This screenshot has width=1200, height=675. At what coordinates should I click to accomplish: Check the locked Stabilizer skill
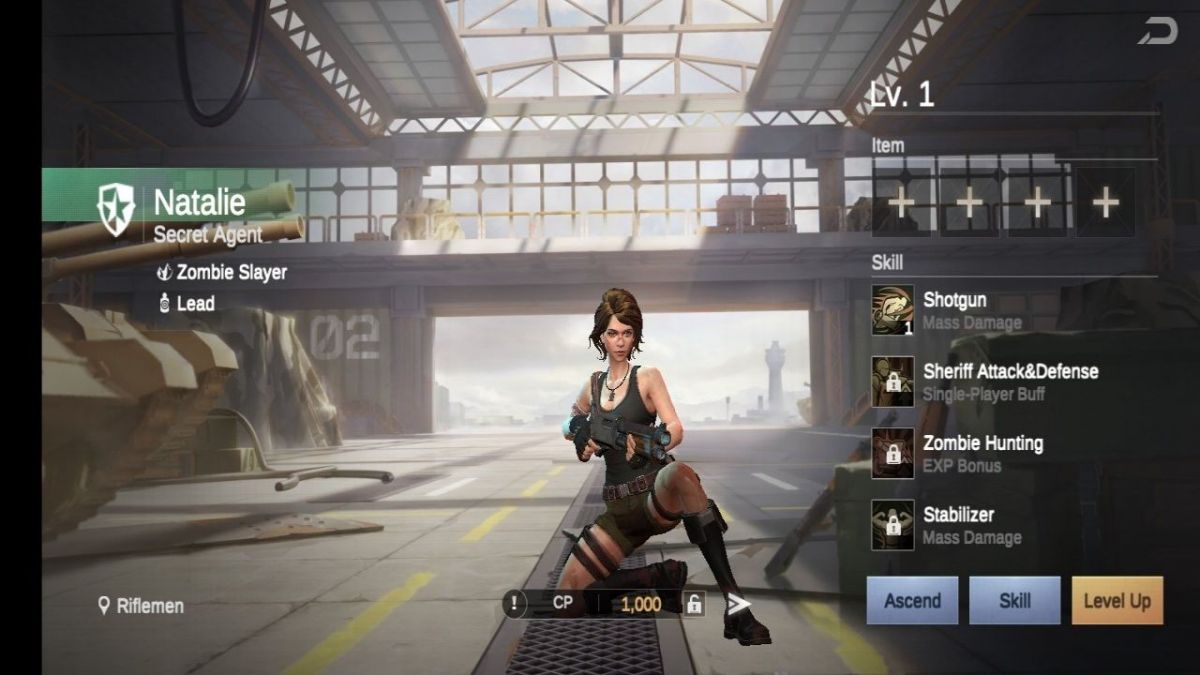pyautogui.click(x=892, y=526)
